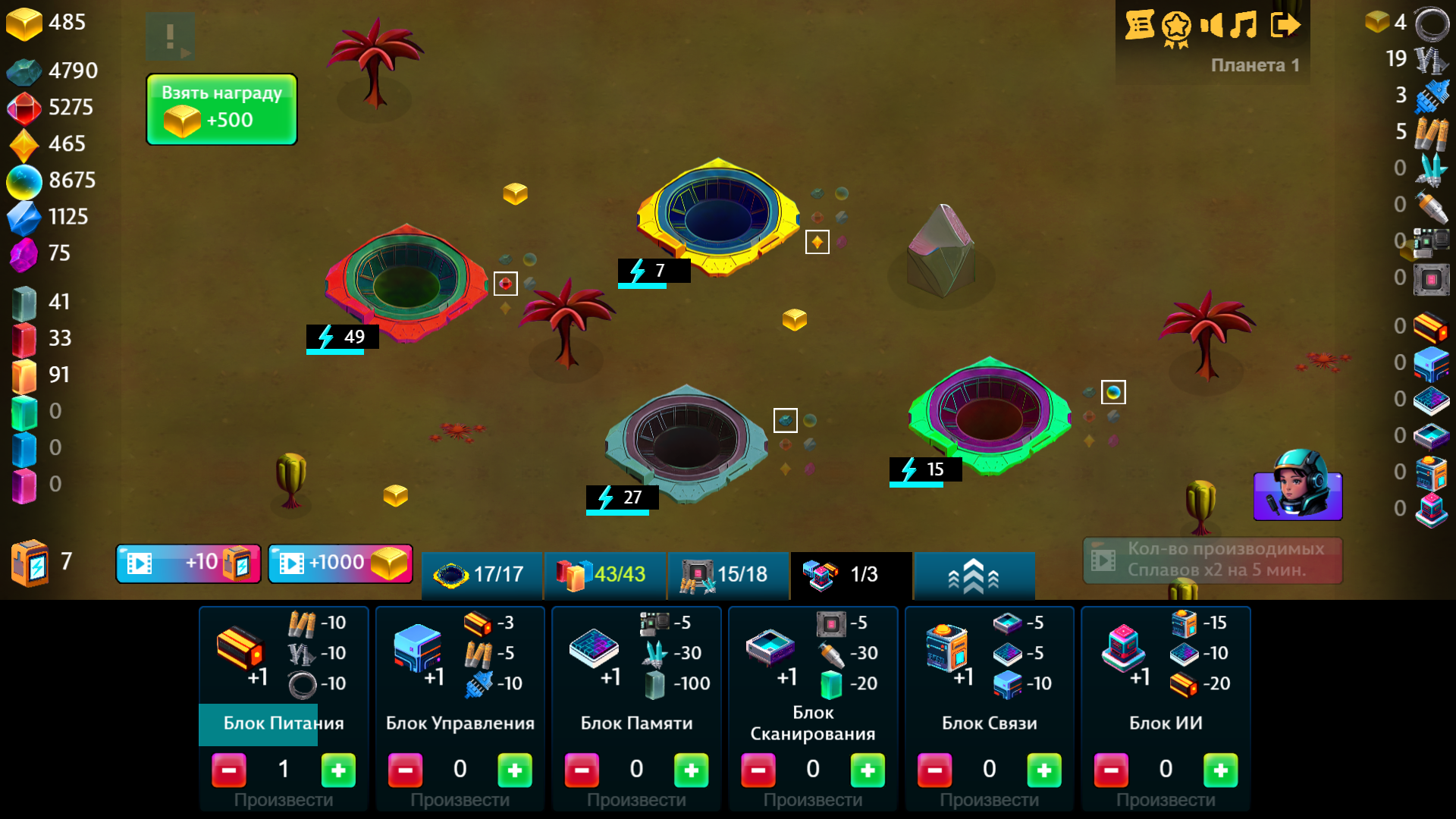Decrease Блок Питания quantity with minus stepper
This screenshot has height=819, width=1456.
point(229,770)
